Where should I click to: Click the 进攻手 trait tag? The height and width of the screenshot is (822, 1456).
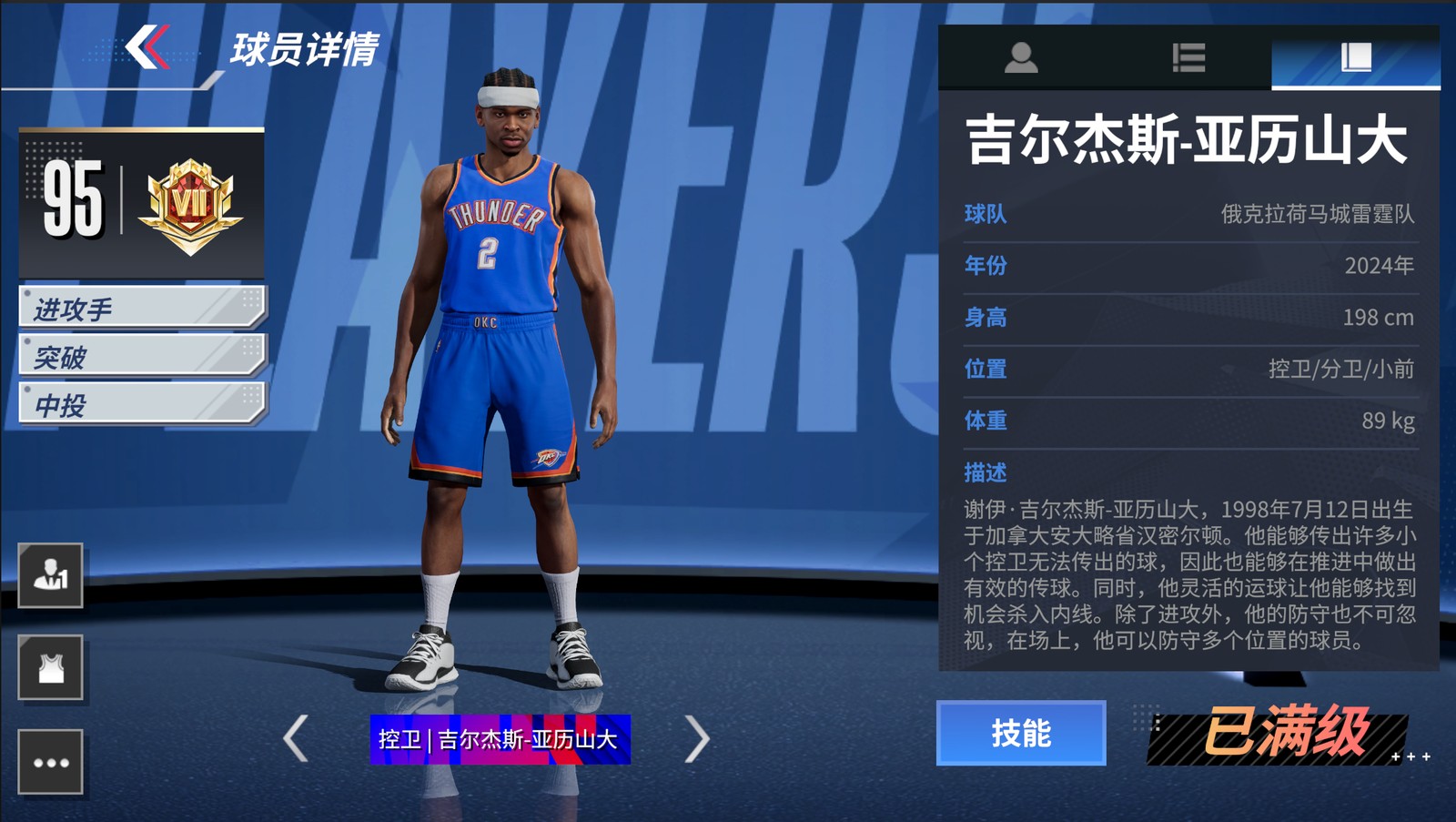tap(142, 308)
